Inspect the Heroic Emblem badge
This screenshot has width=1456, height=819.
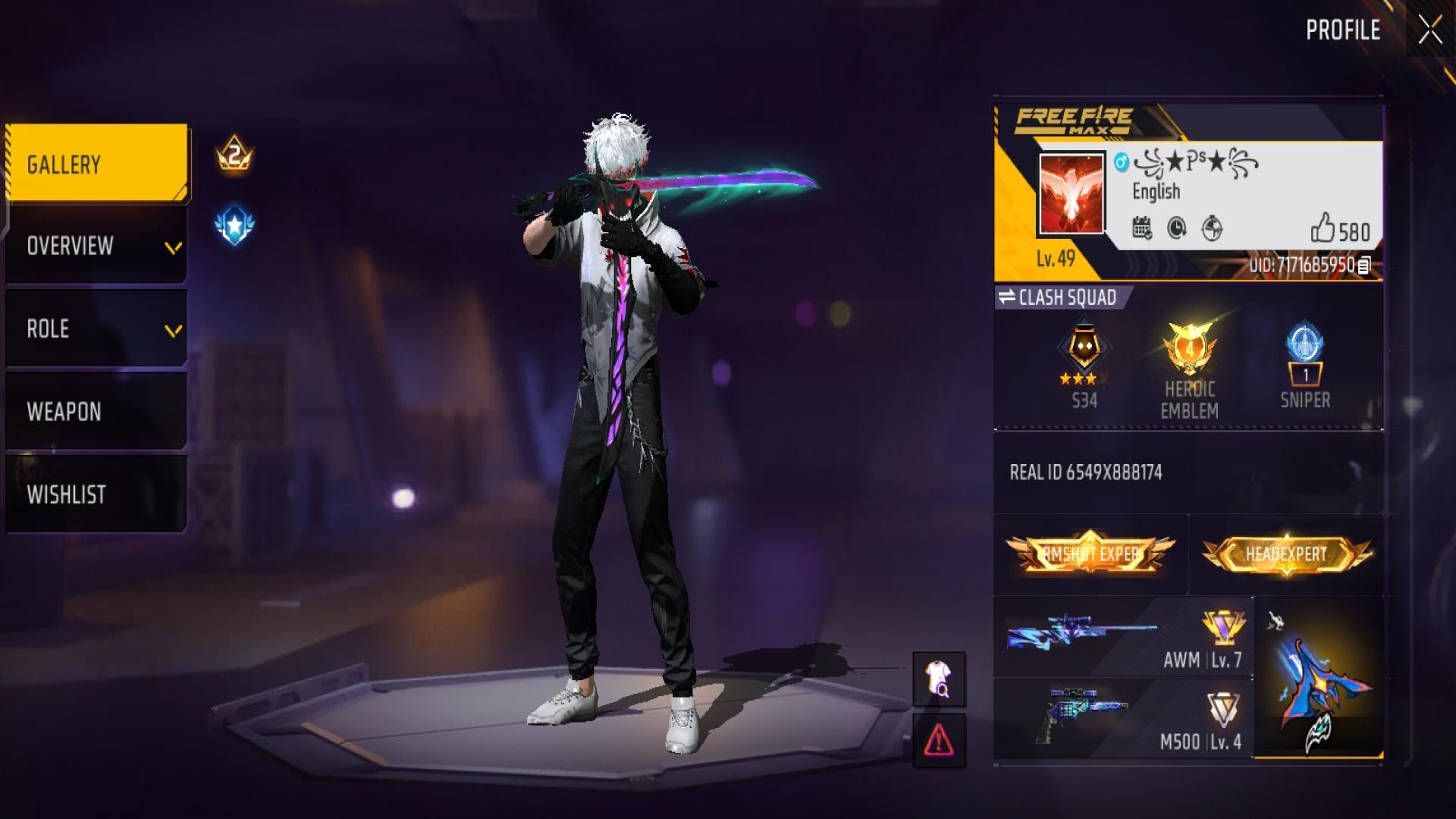[x=1189, y=368]
